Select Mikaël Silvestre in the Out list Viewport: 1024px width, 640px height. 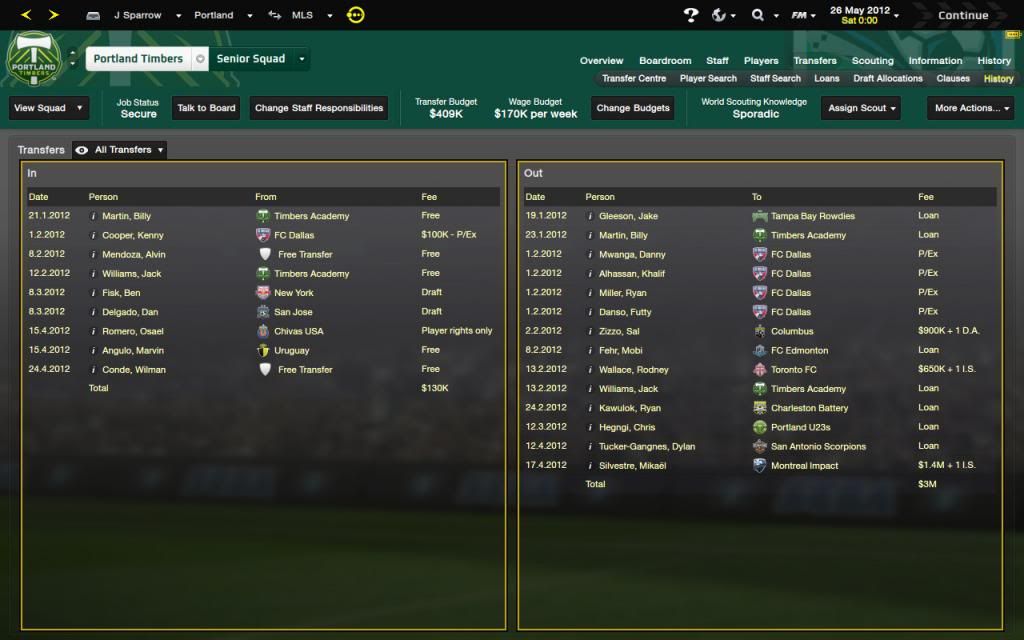pos(632,465)
